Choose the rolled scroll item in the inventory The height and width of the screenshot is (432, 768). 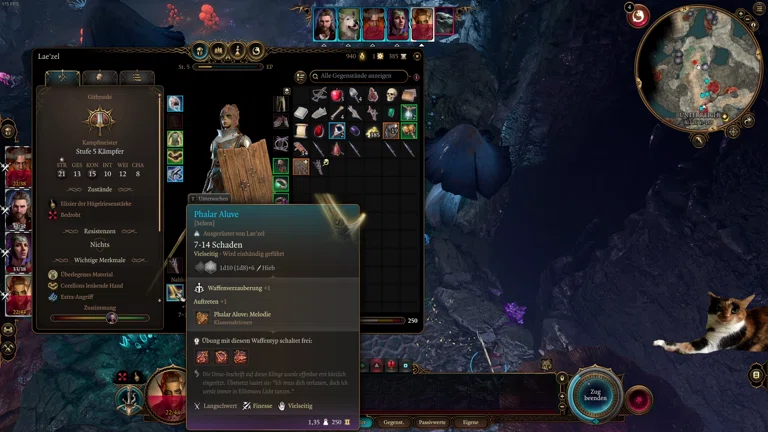(x=302, y=130)
